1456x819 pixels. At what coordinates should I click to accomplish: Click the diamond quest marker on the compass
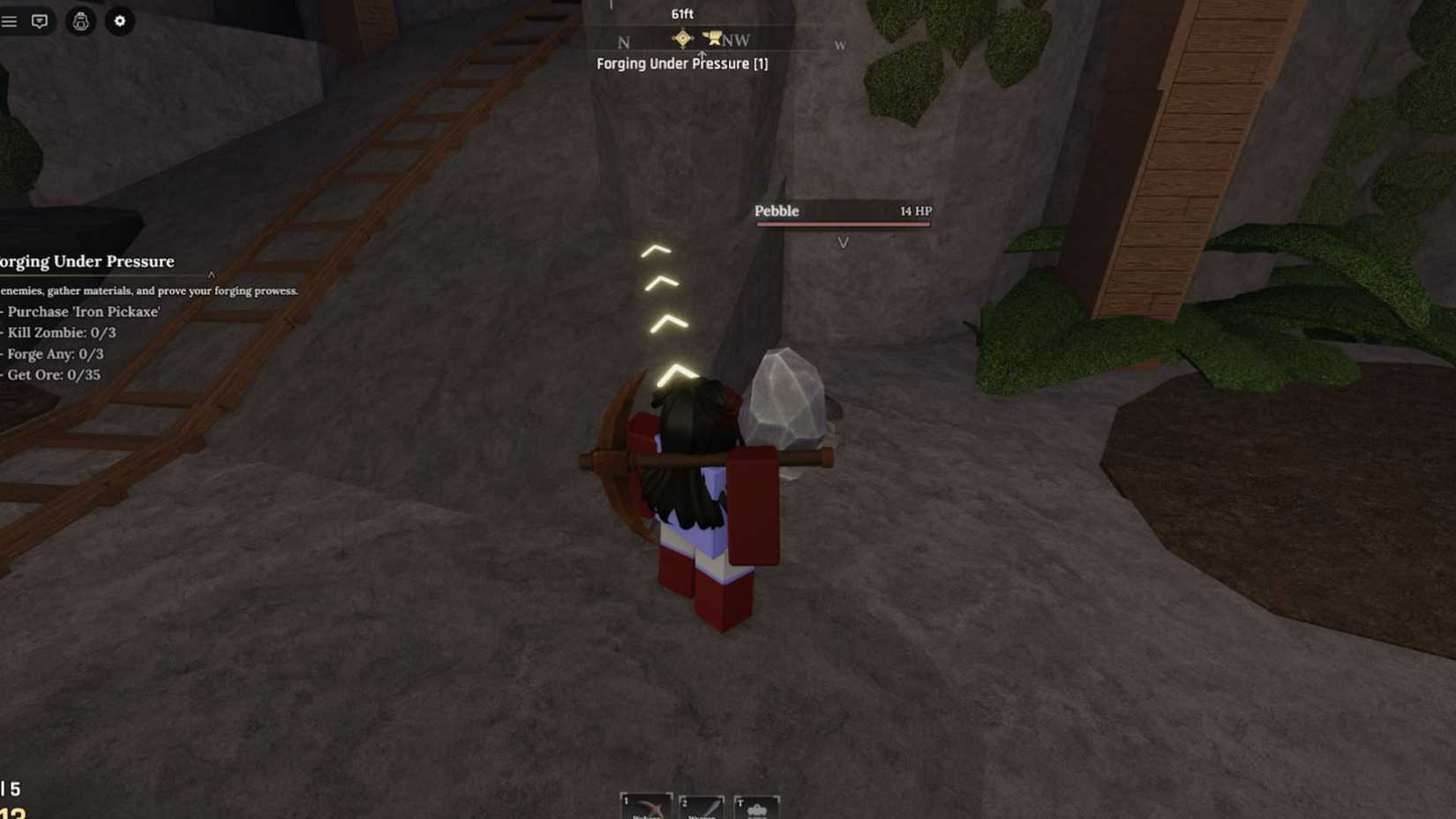[683, 38]
